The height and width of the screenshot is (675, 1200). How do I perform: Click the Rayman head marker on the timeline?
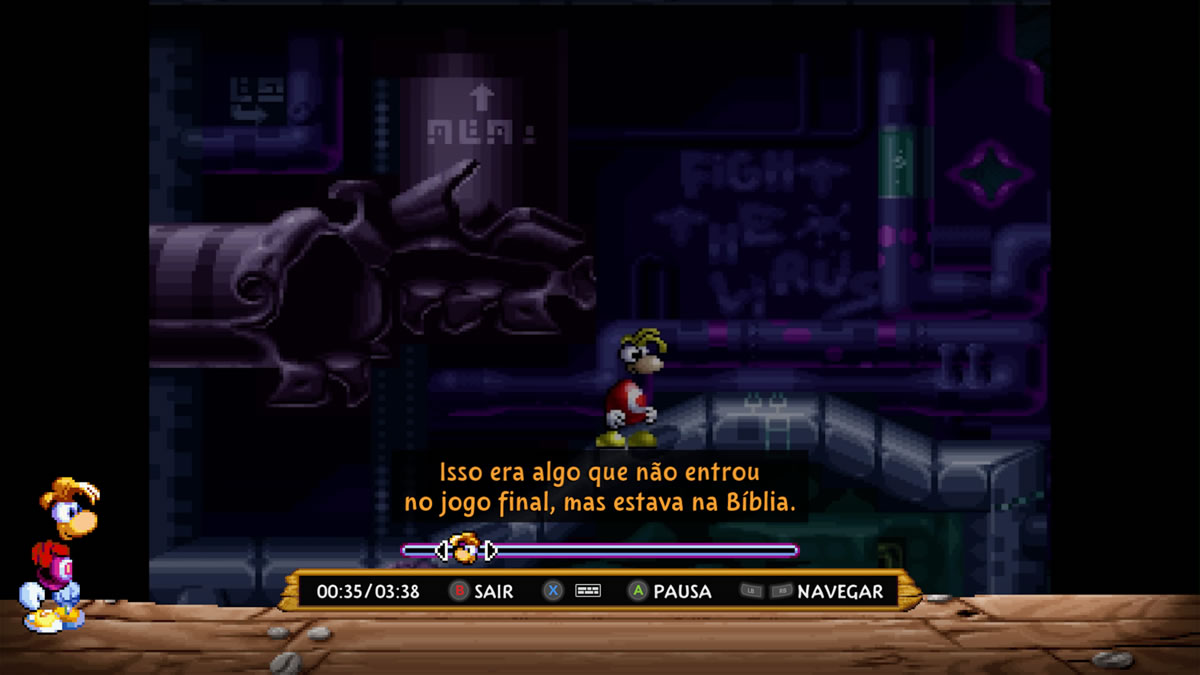click(x=464, y=549)
